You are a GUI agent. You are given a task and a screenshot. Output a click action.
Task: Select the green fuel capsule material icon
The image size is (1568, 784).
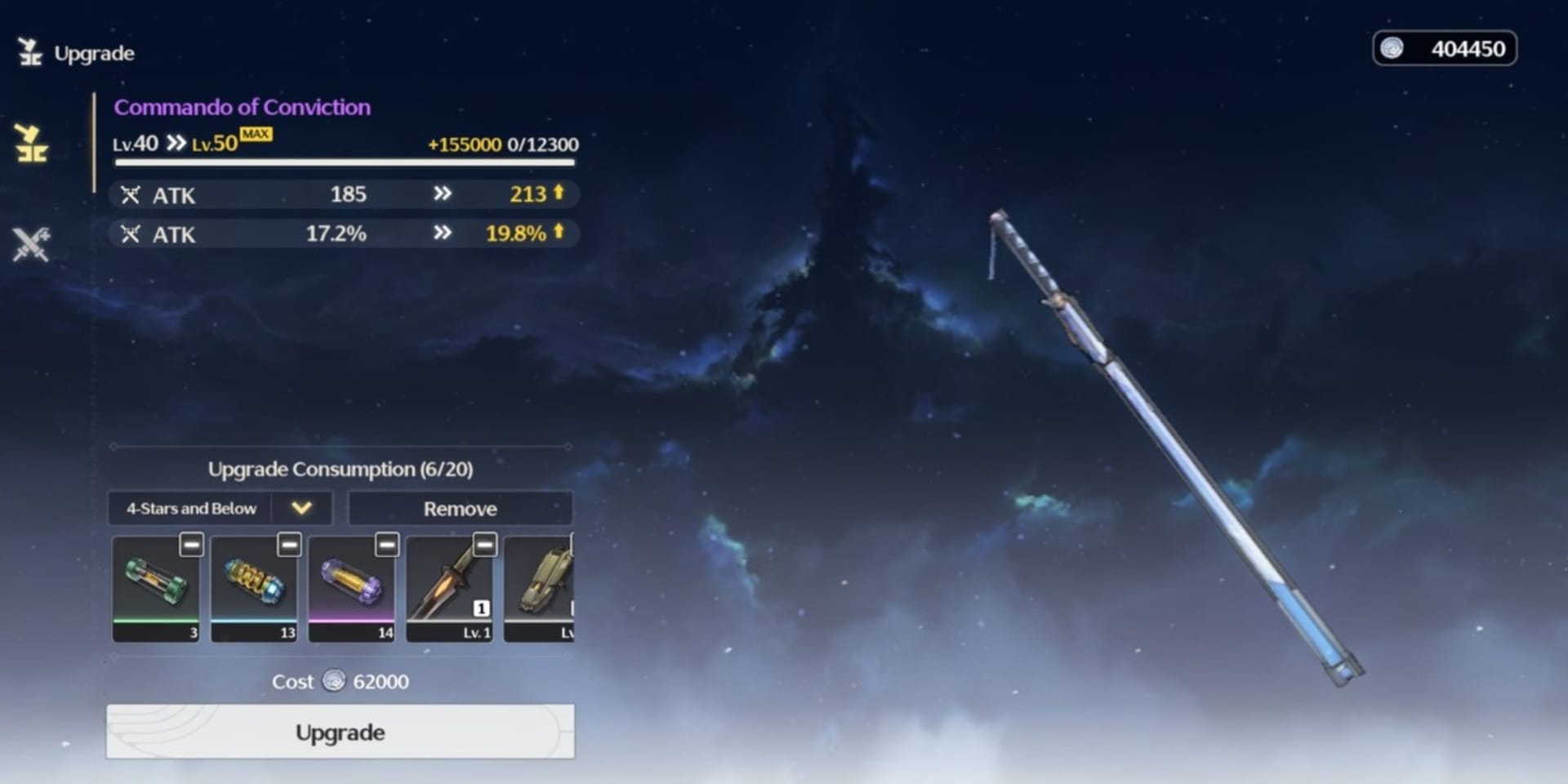(x=155, y=584)
